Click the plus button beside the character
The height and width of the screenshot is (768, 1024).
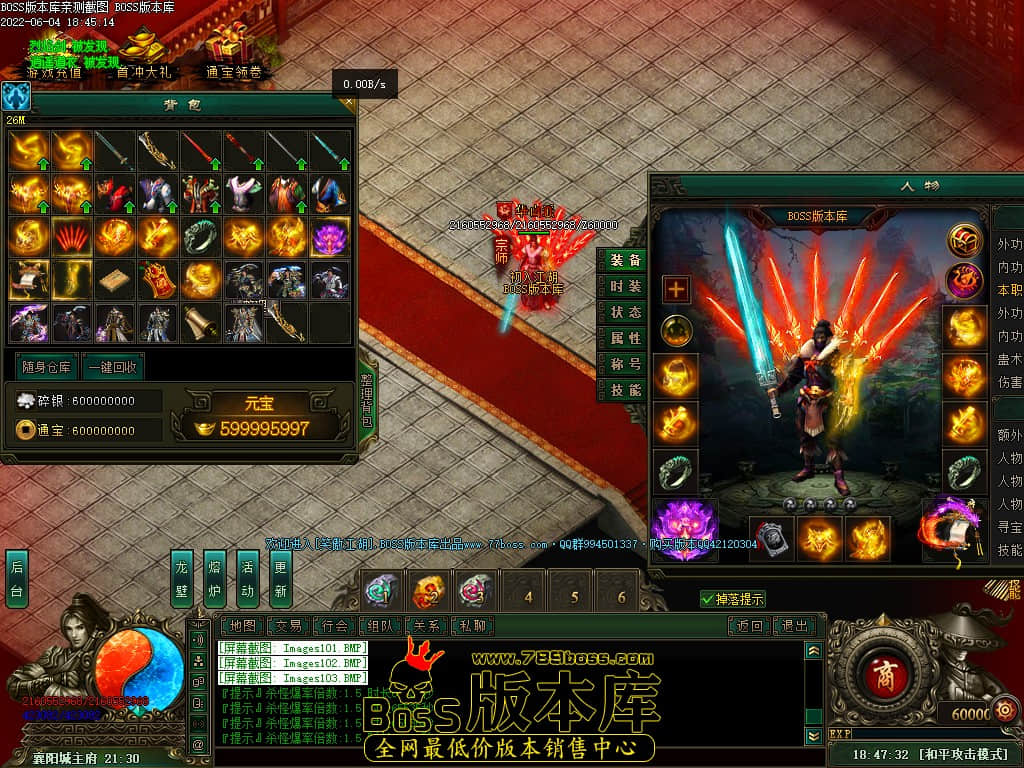coord(677,290)
